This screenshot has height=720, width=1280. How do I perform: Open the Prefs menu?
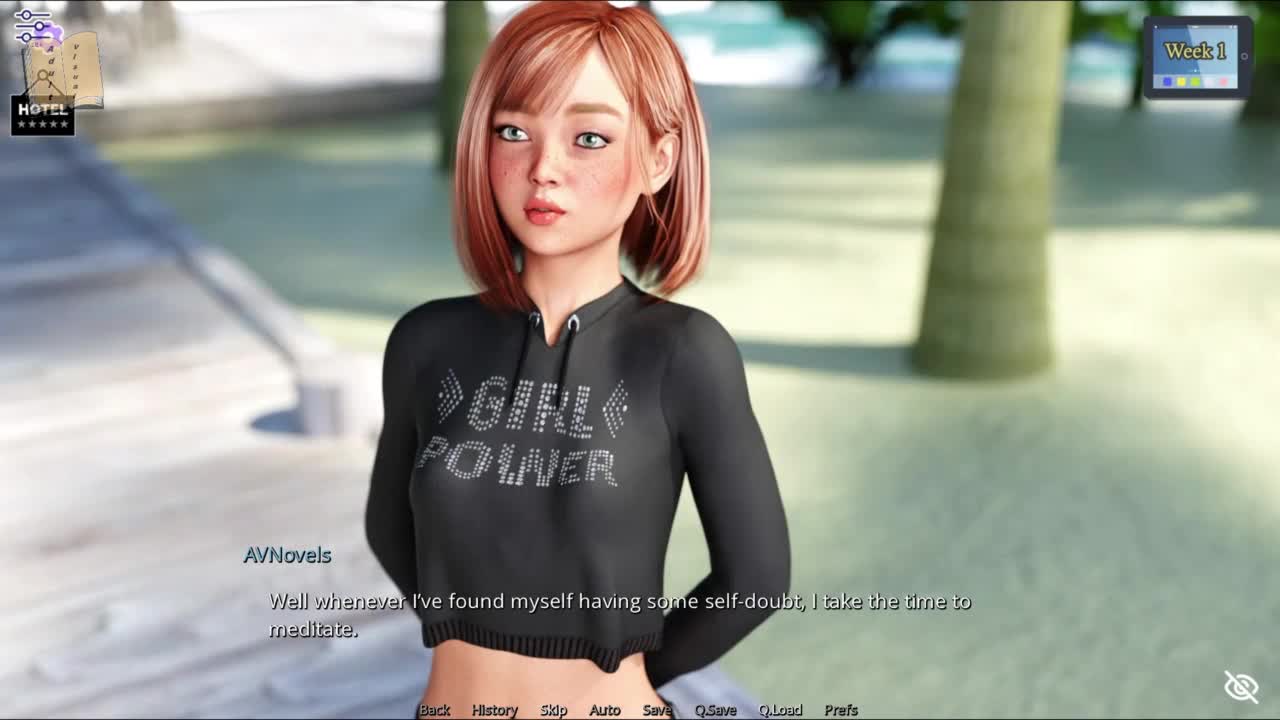(841, 710)
